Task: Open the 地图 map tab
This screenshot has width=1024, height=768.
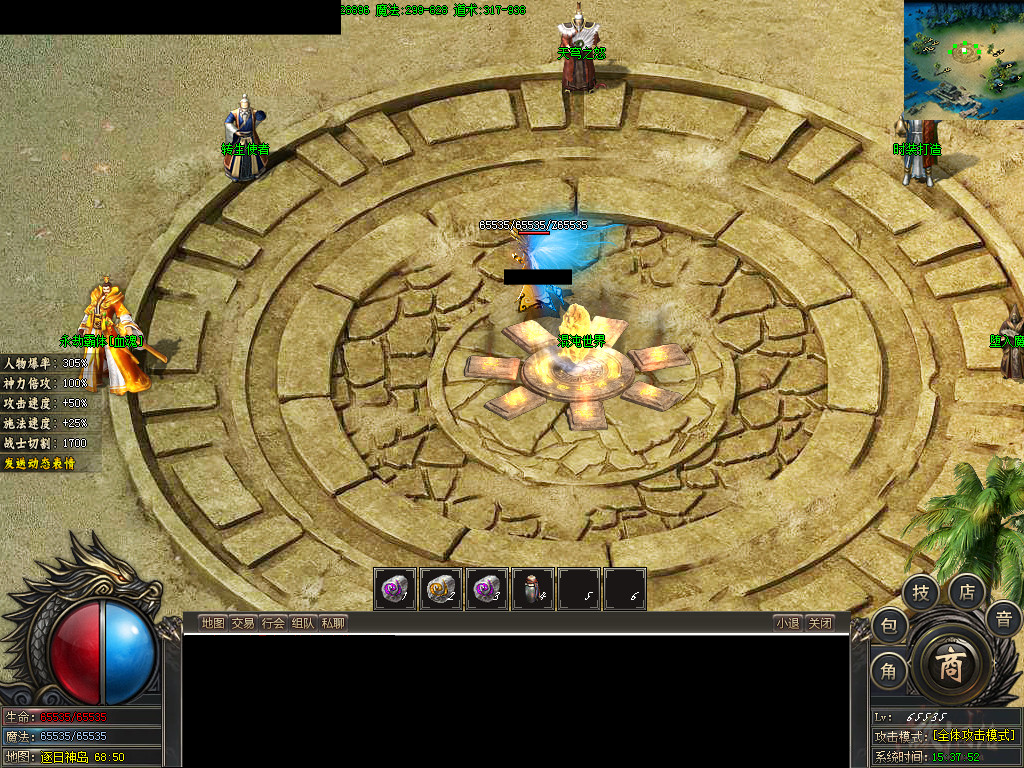Action: pyautogui.click(x=213, y=623)
